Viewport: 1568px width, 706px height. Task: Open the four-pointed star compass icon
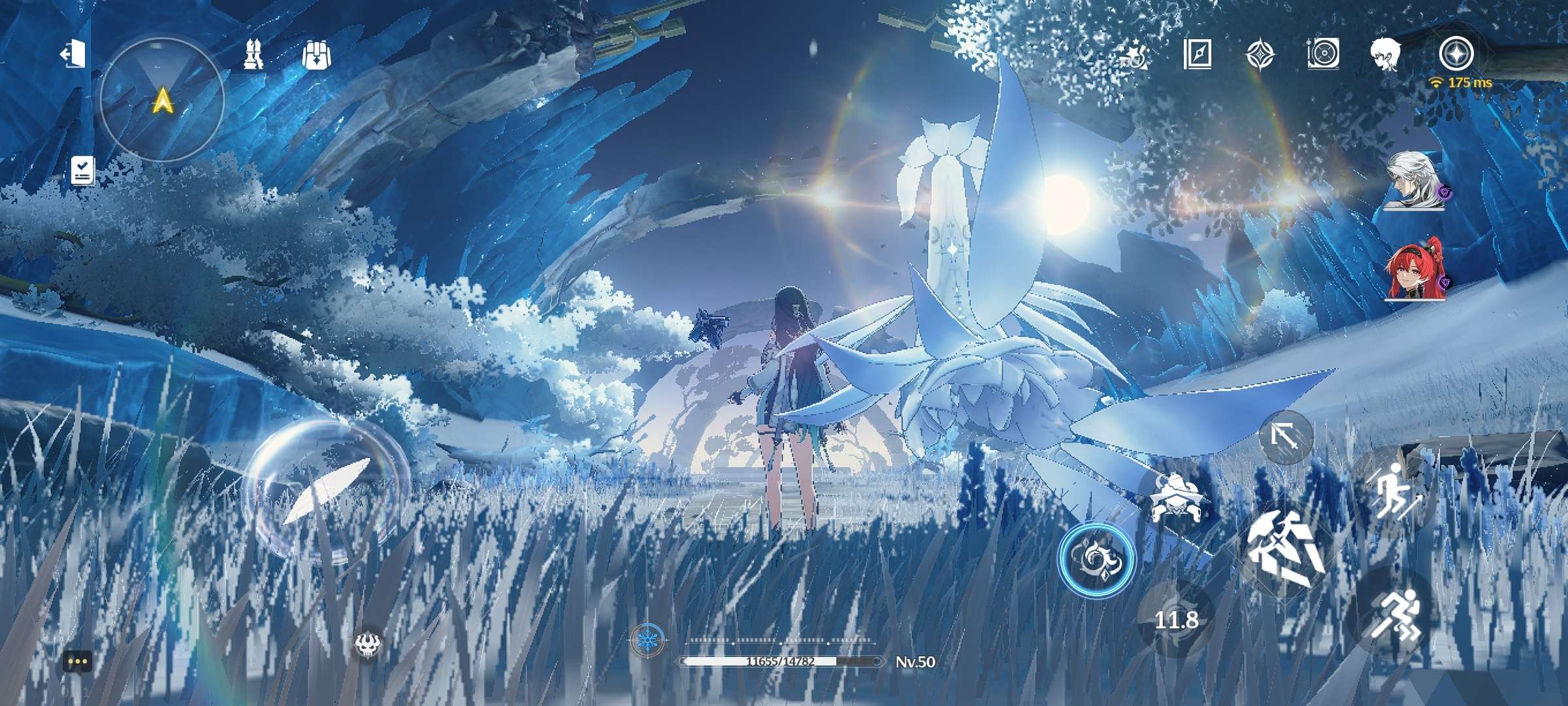1260,54
